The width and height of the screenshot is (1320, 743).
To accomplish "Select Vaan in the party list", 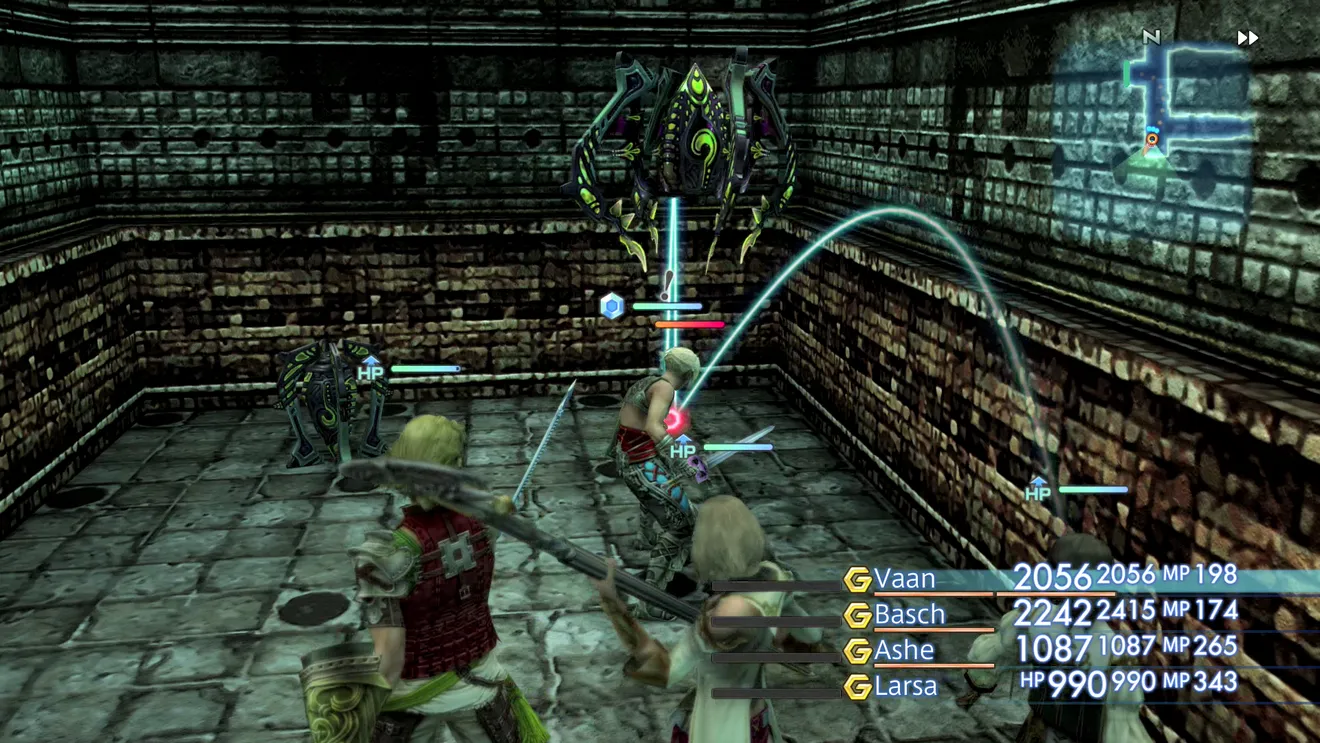I will [x=905, y=578].
